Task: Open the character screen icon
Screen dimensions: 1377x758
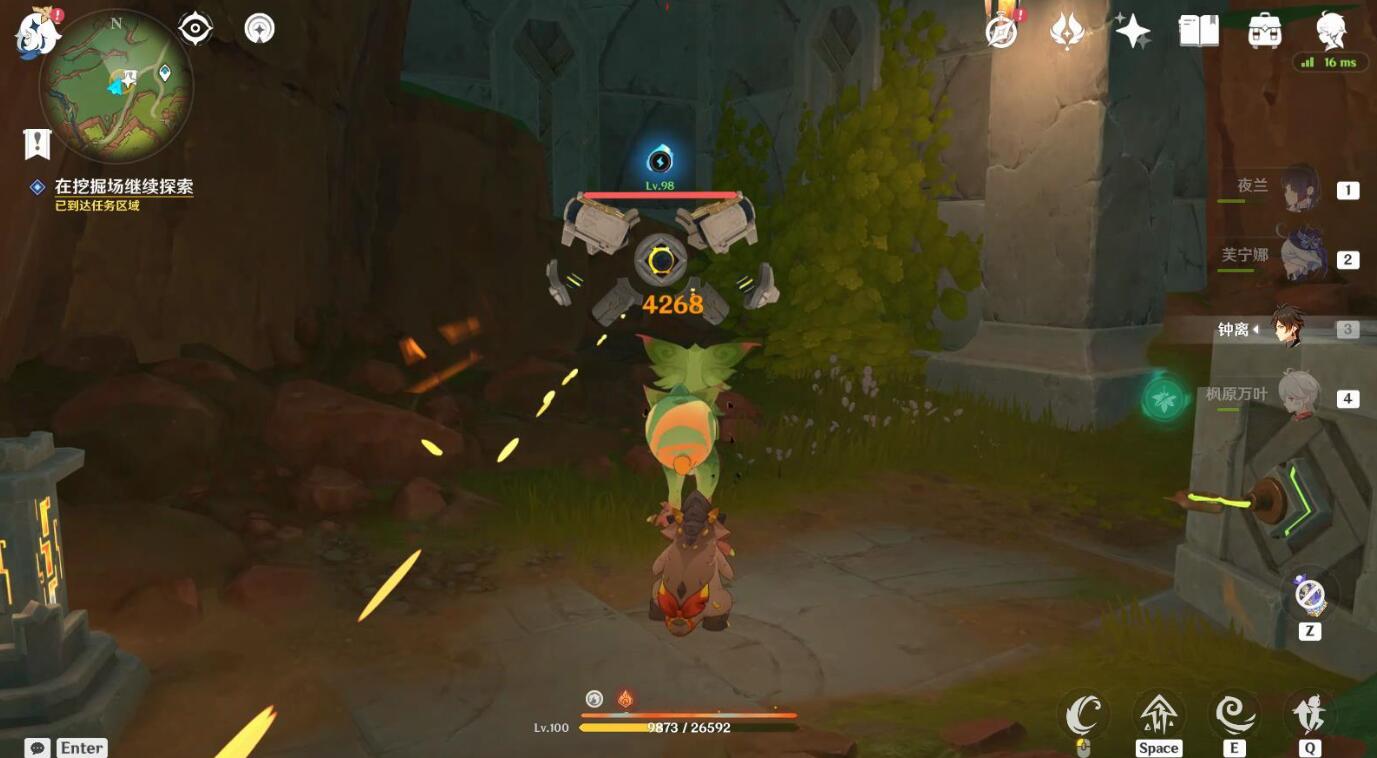Action: [x=1331, y=31]
